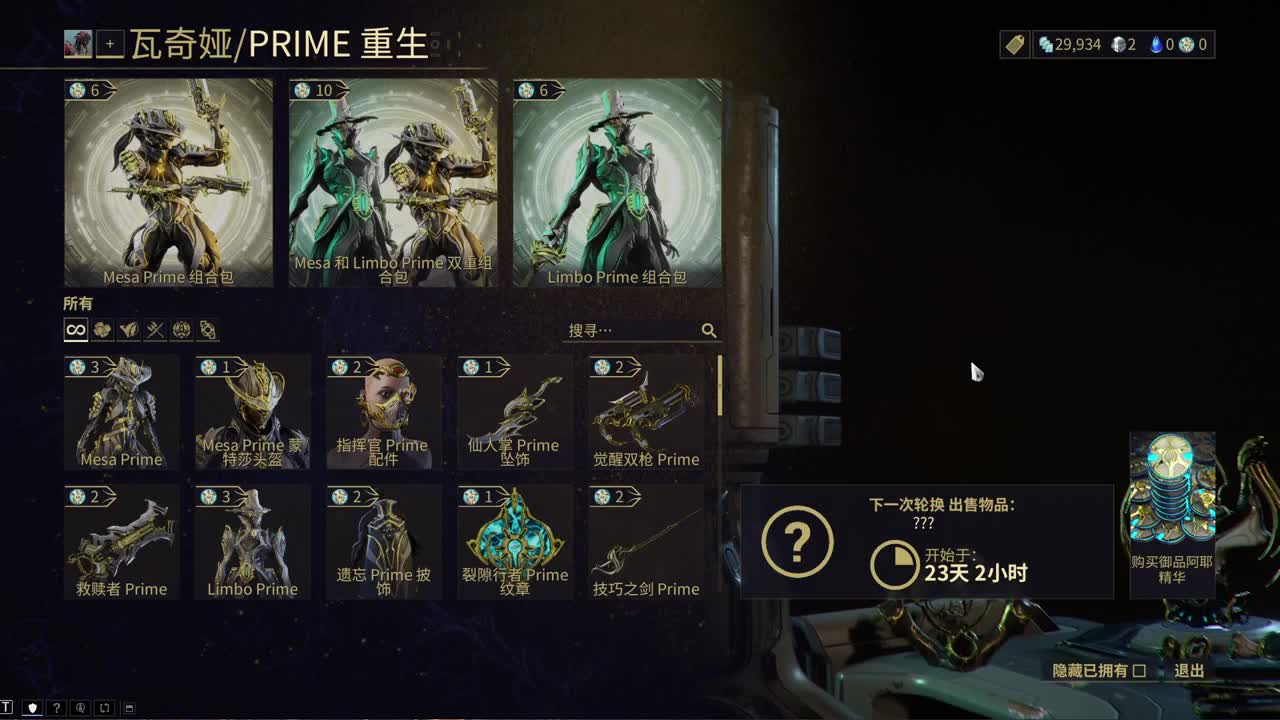Click the 退出 exit button
Viewport: 1280px width, 720px height.
(x=1189, y=672)
